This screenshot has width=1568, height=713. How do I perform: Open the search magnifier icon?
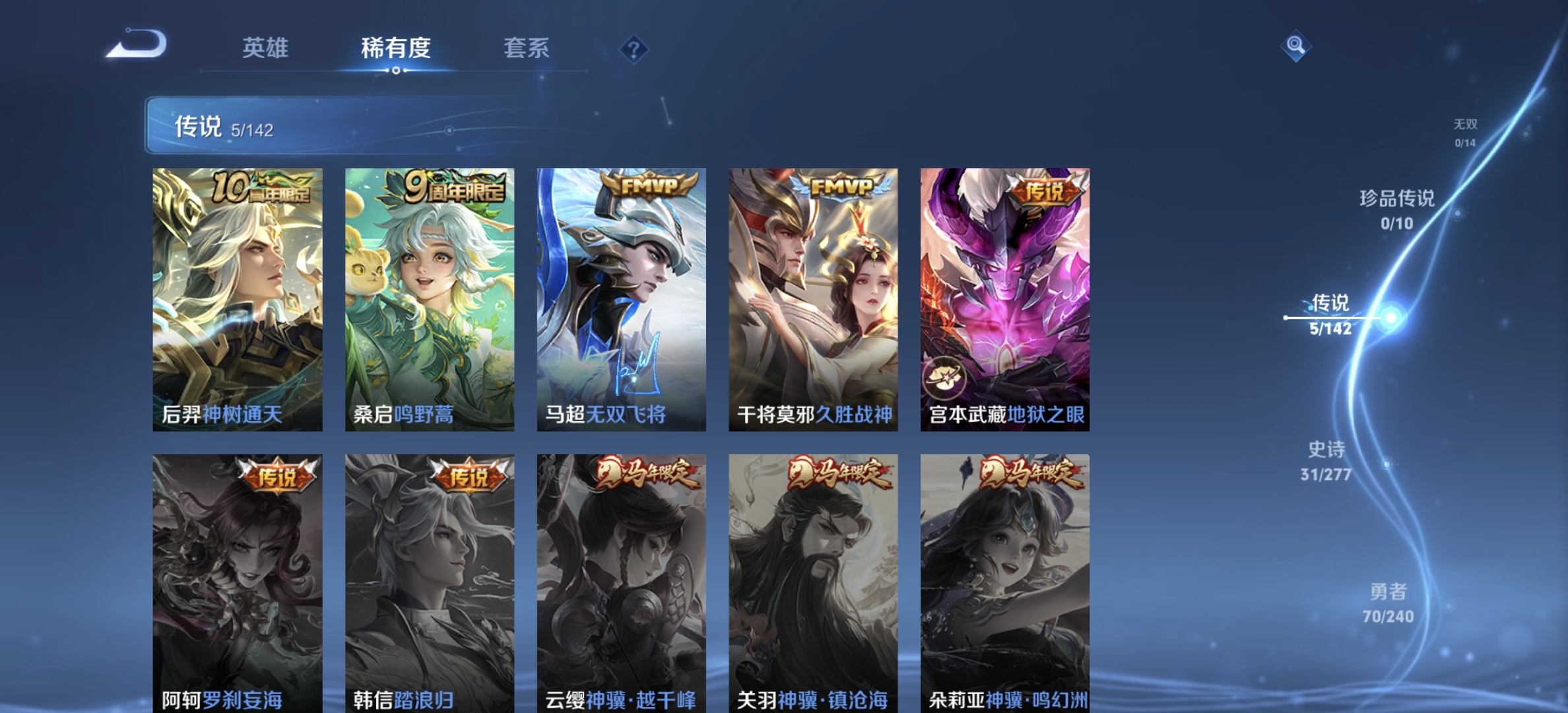point(1295,44)
